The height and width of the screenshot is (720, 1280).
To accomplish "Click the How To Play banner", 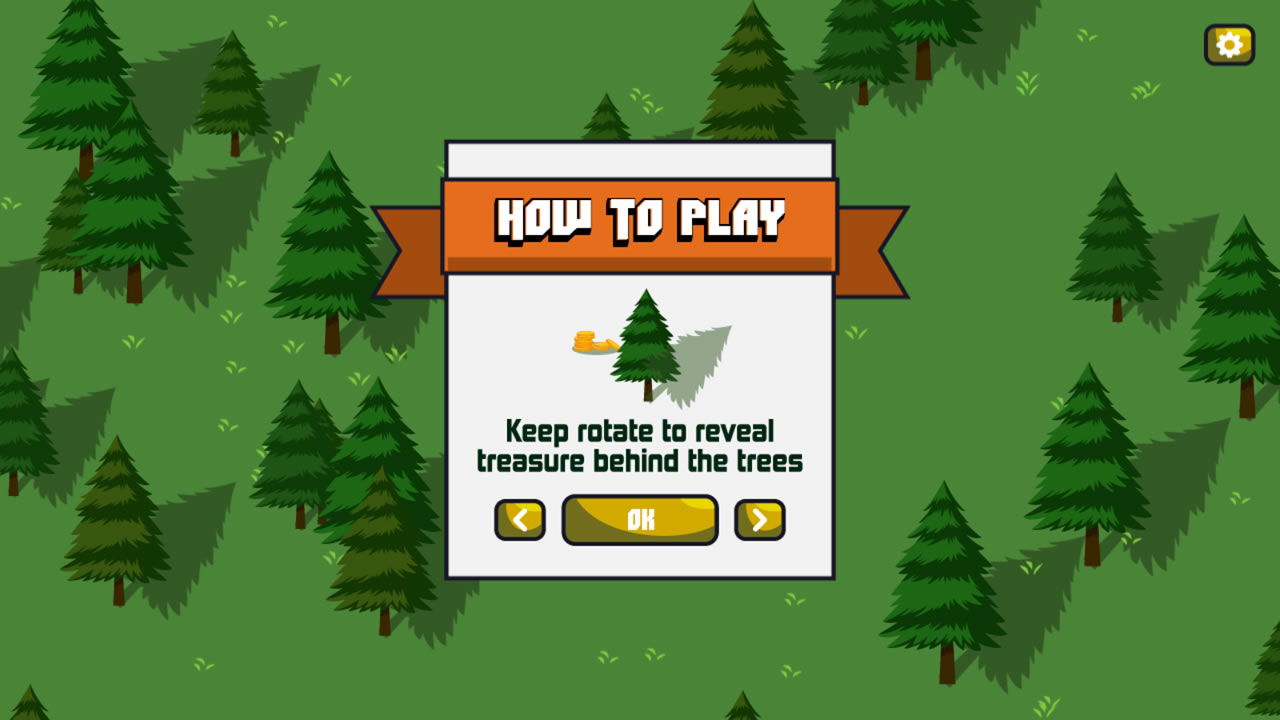I will (x=640, y=215).
